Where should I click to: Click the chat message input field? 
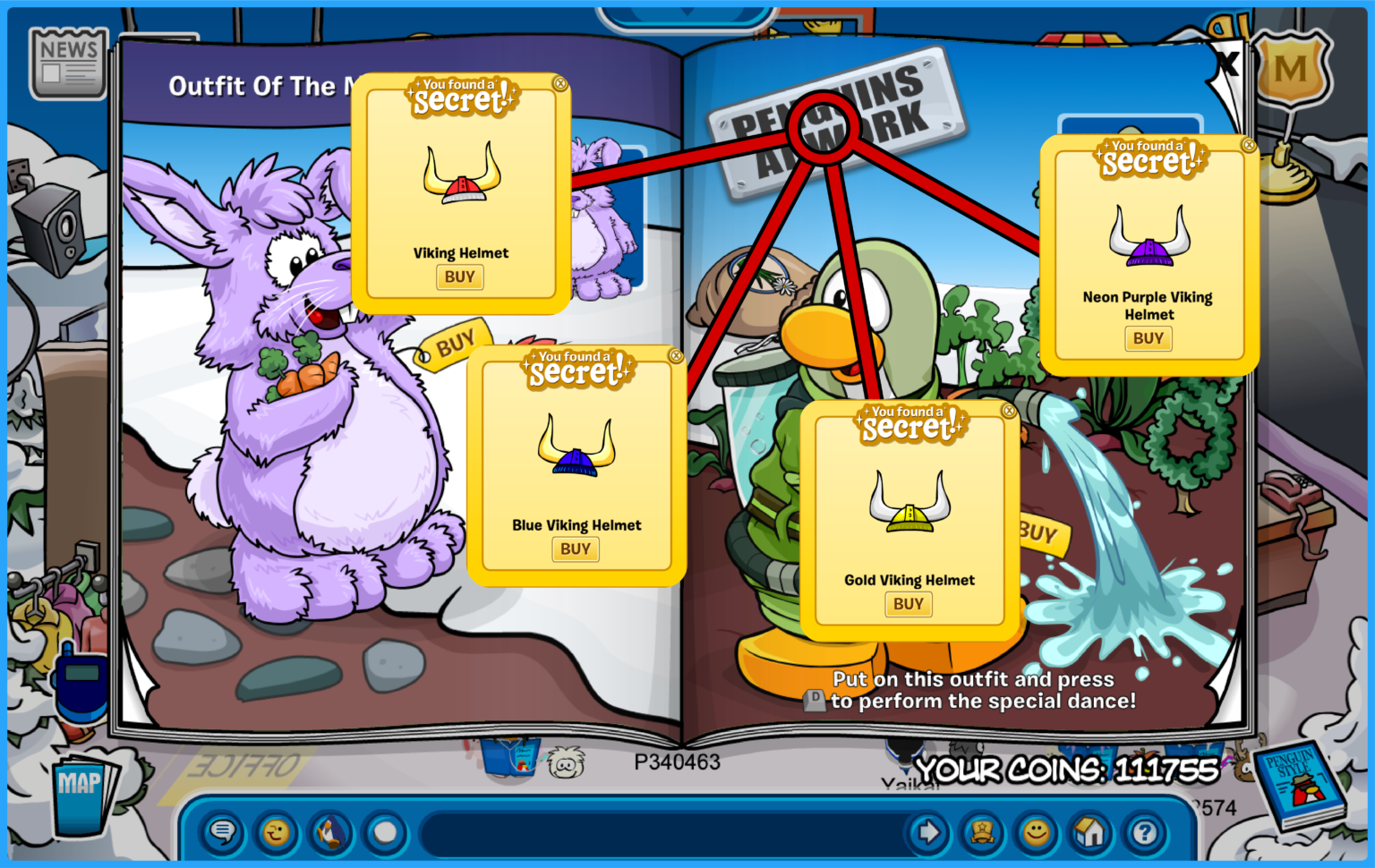tap(662, 833)
